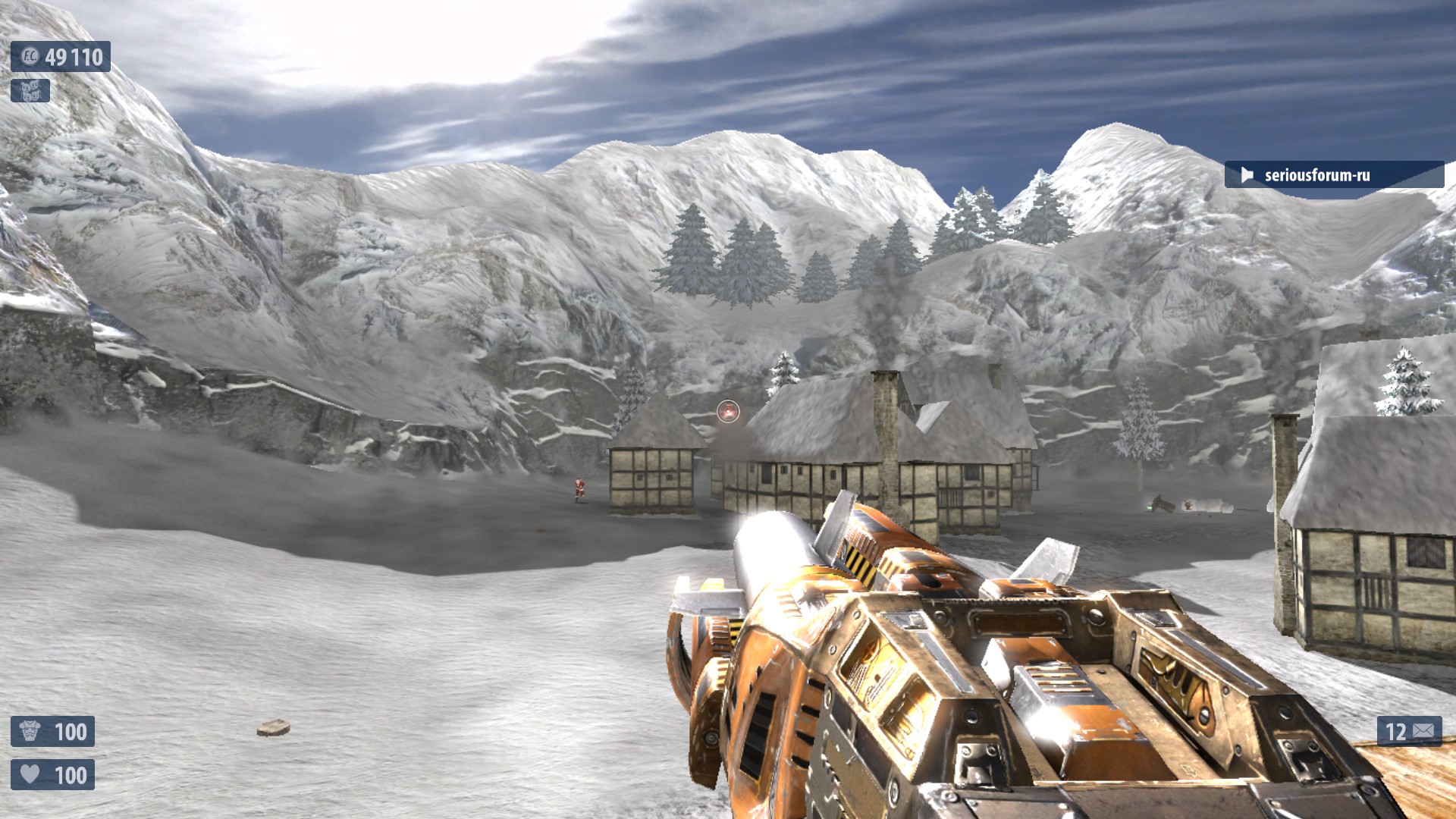
Task: Click the four-faces players icon
Action: [30, 91]
